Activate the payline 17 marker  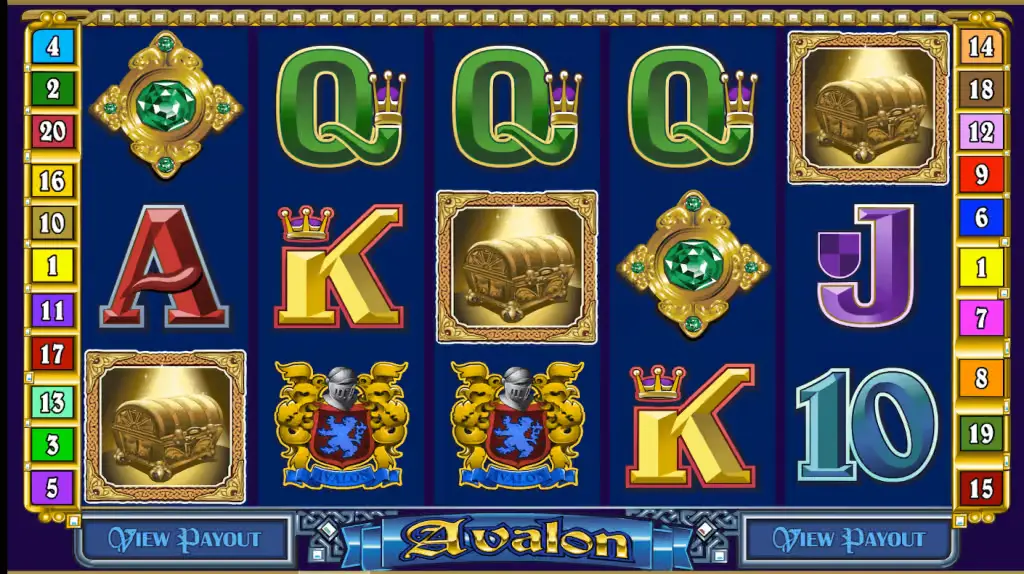(52, 353)
